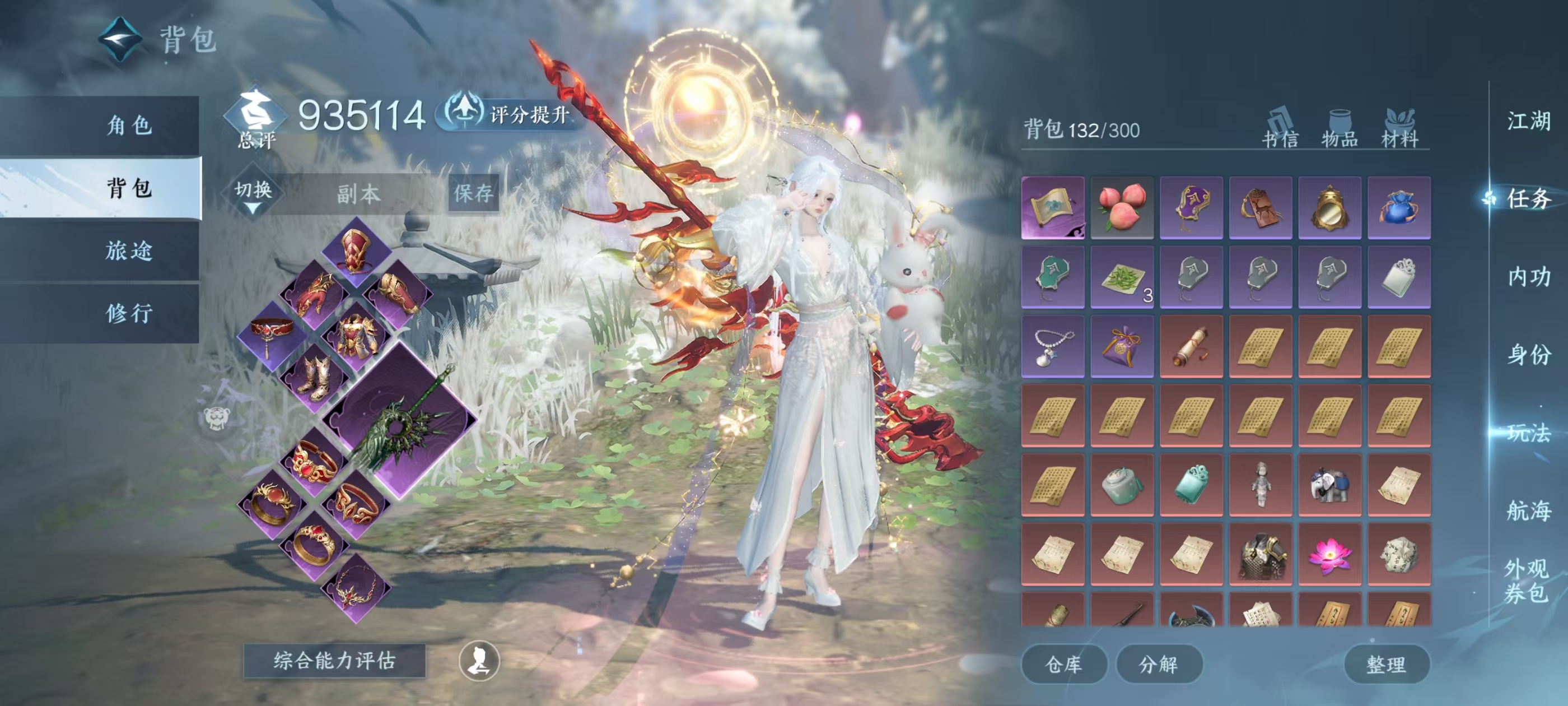Switch to the 角色 character tab

pos(129,126)
